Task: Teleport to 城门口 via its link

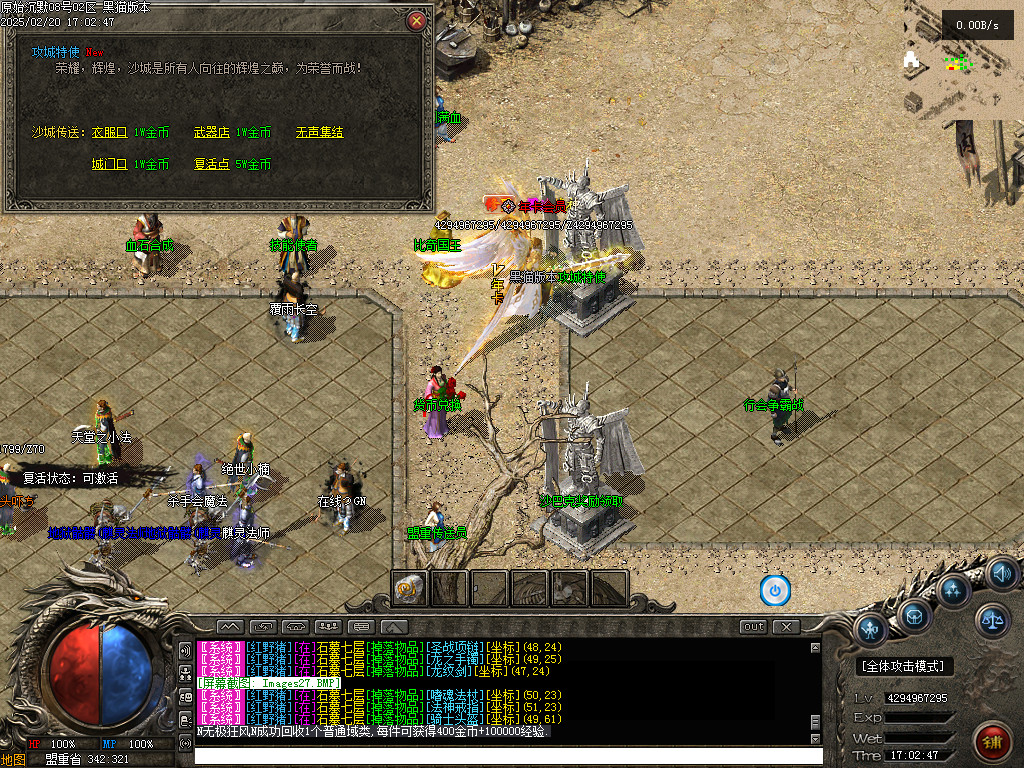Action: [x=110, y=164]
